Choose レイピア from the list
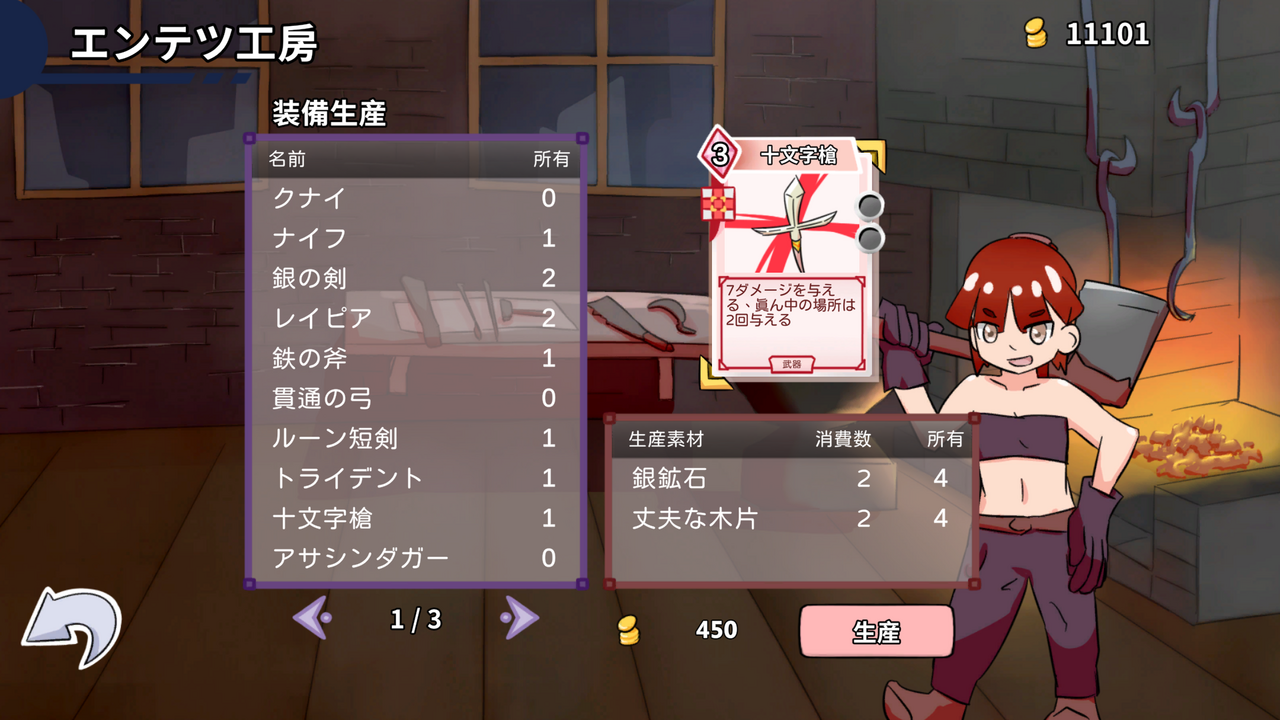This screenshot has width=1280, height=720. (415, 318)
